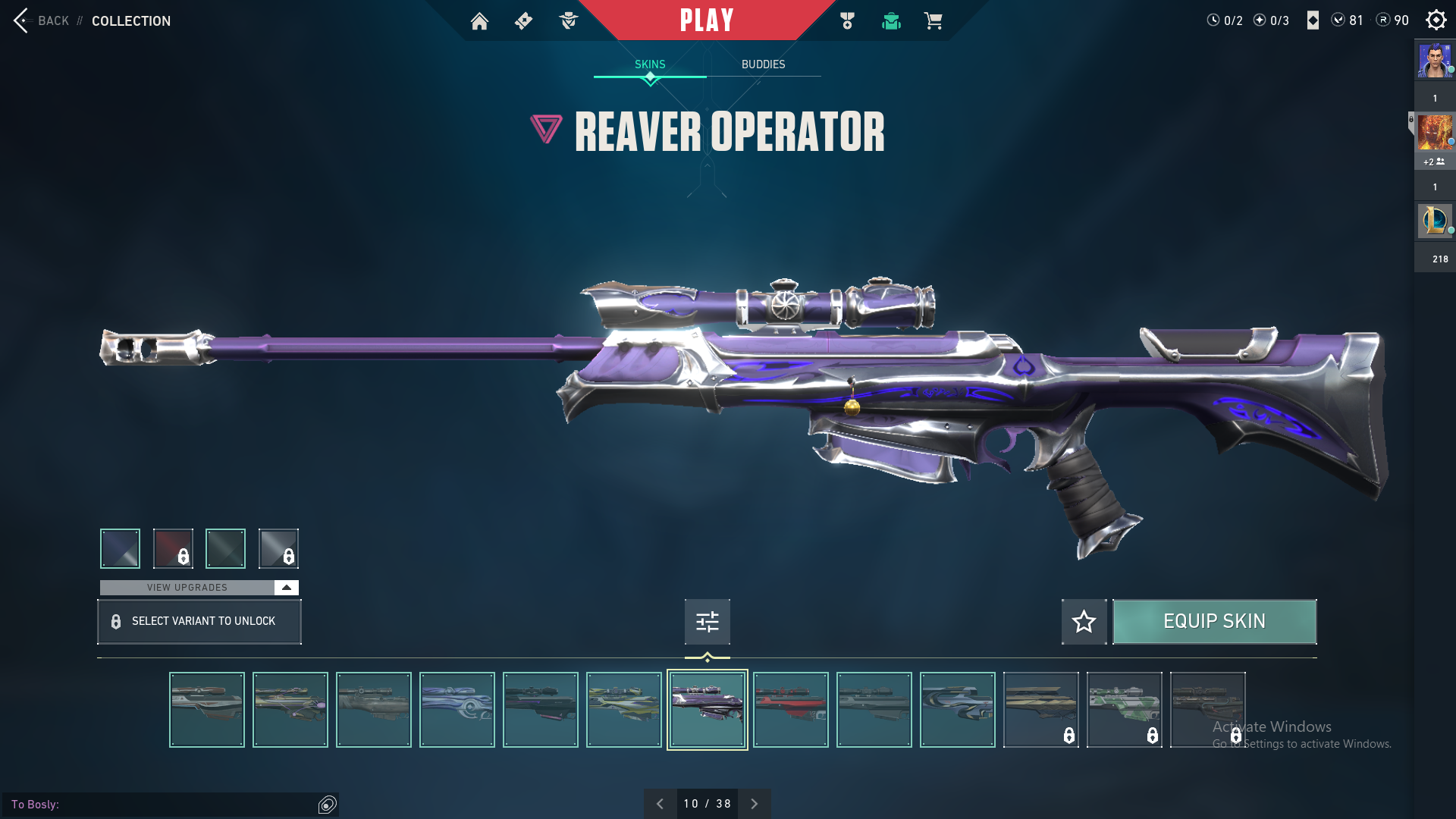This screenshot has width=1456, height=819.
Task: Equip the Reaver Operator skin
Action: click(1214, 622)
